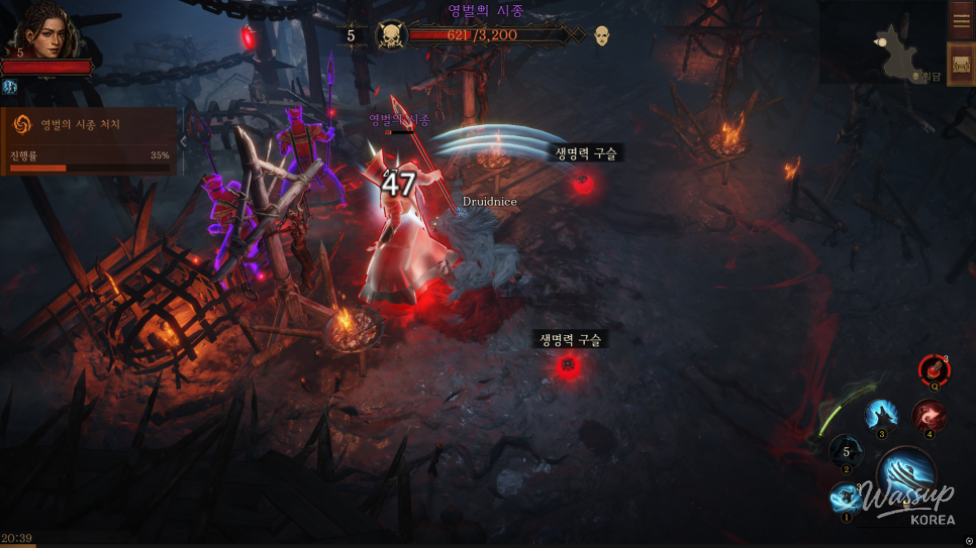The image size is (976, 548).
Task: Collapse the quest tracker with its arrow
Action: [183, 142]
